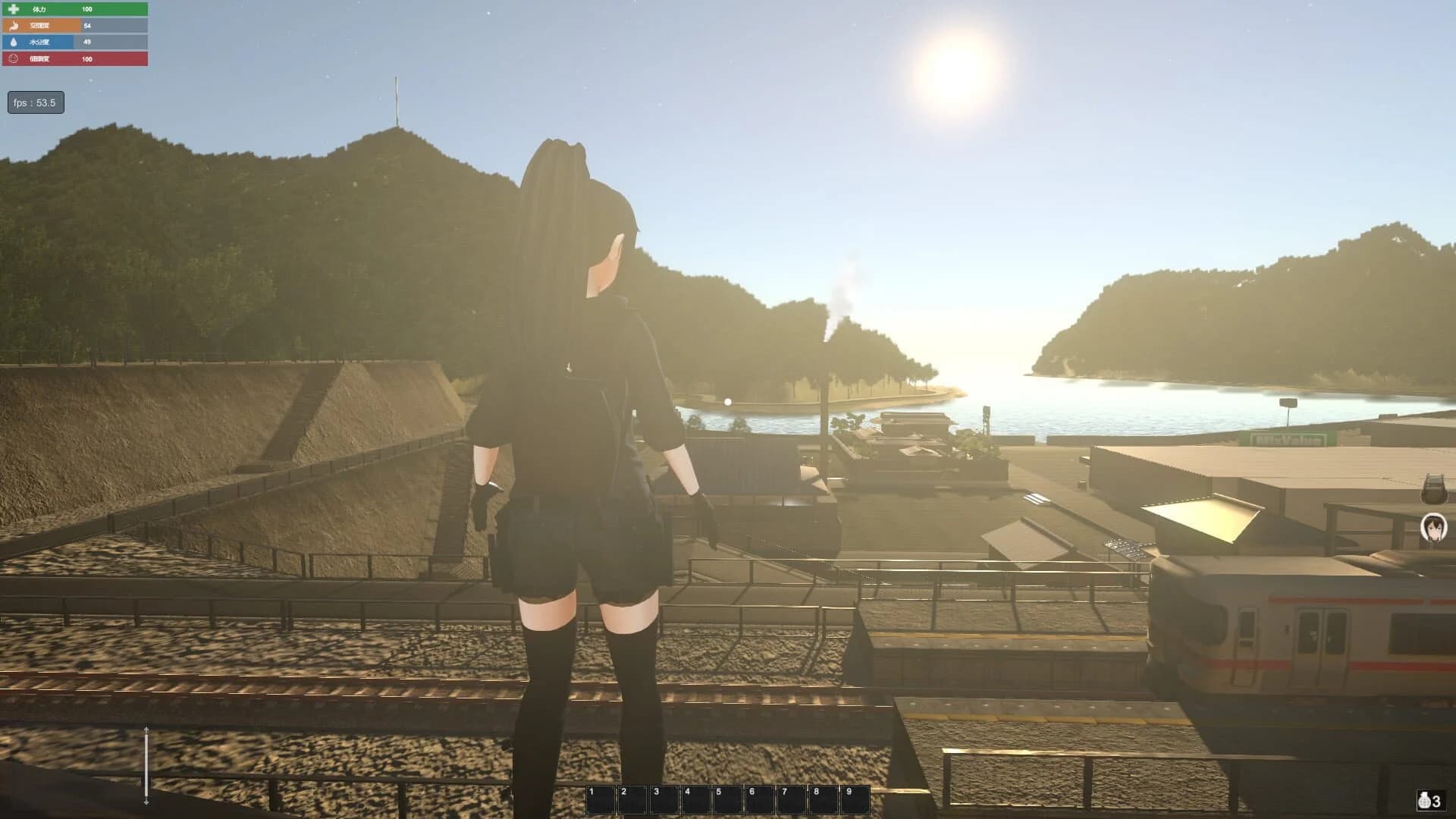Click the 空腹度 hunger value 54

point(87,26)
